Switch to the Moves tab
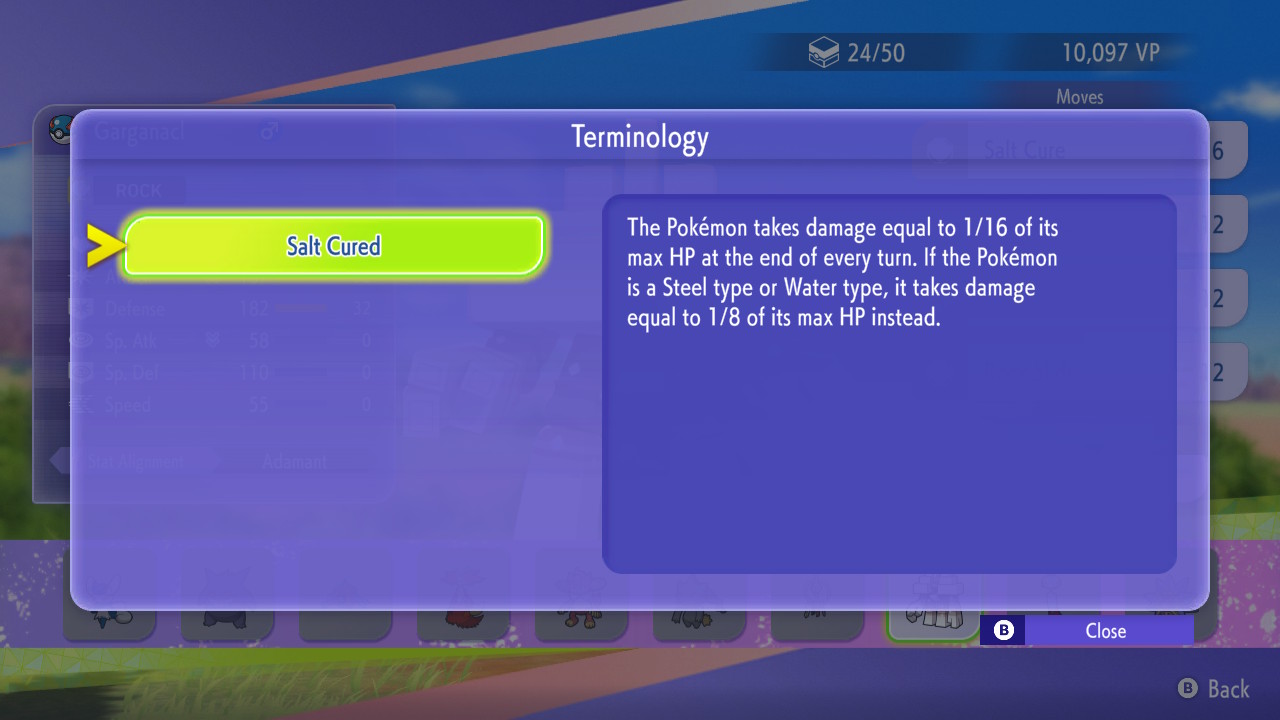The image size is (1280, 720). 1080,96
